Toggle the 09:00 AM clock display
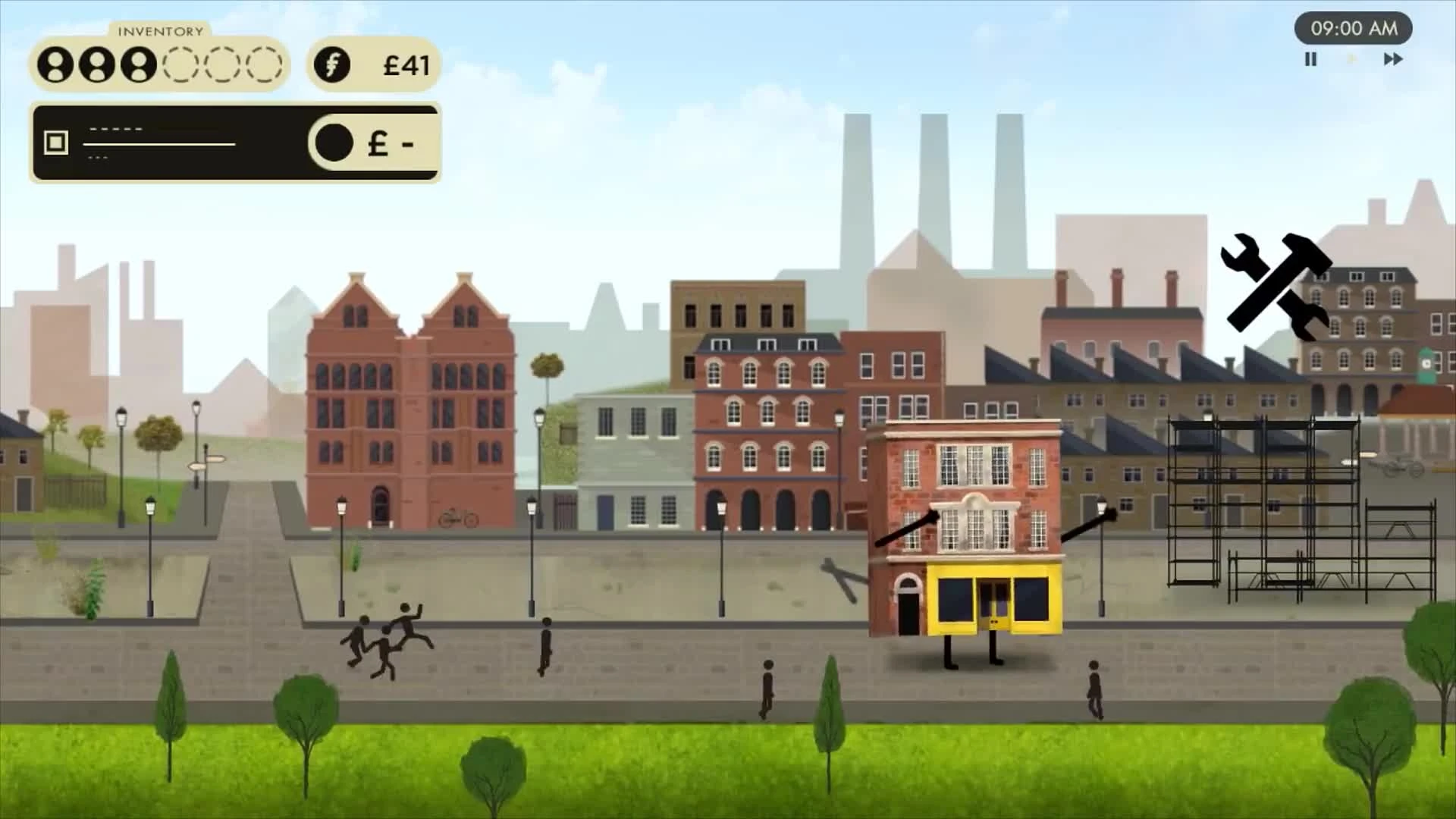This screenshot has width=1456, height=819. coord(1354,30)
